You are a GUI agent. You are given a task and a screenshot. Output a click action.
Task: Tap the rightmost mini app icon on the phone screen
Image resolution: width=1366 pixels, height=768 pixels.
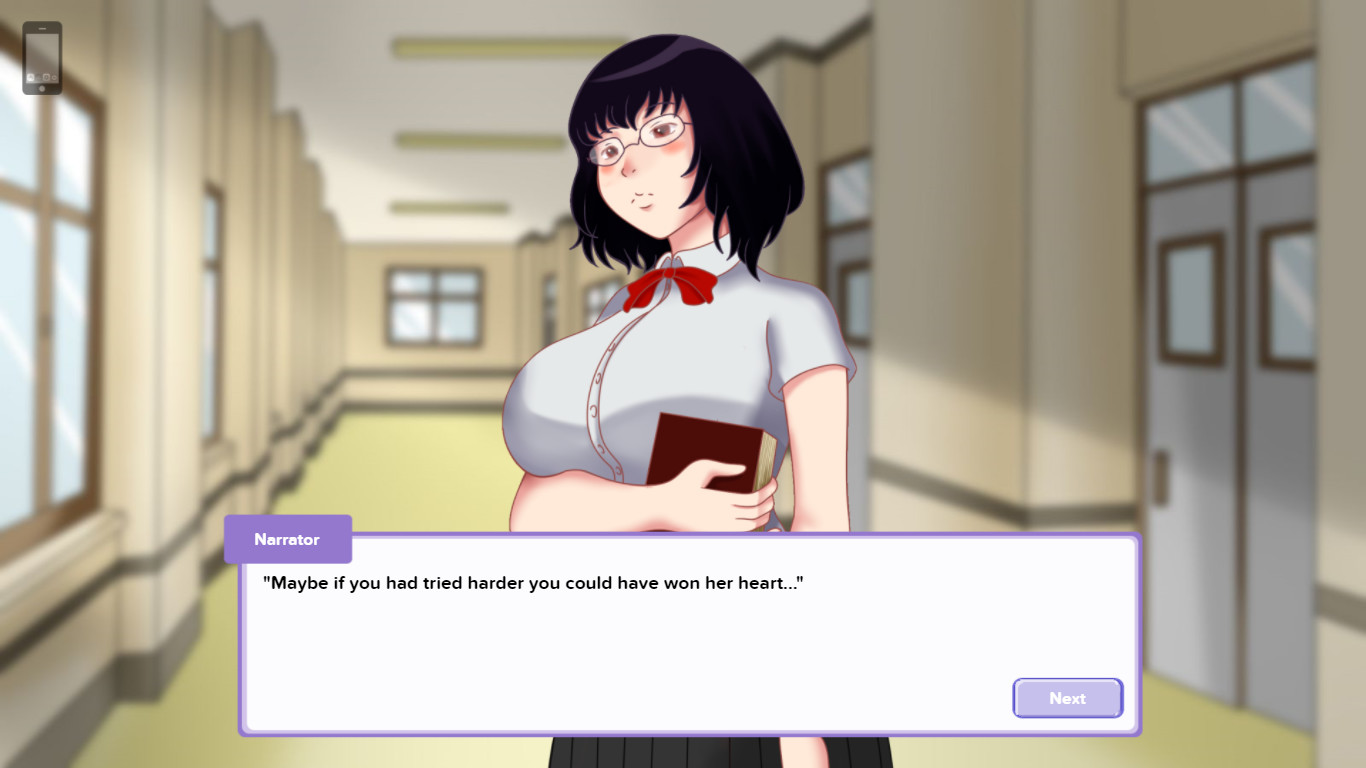point(54,77)
